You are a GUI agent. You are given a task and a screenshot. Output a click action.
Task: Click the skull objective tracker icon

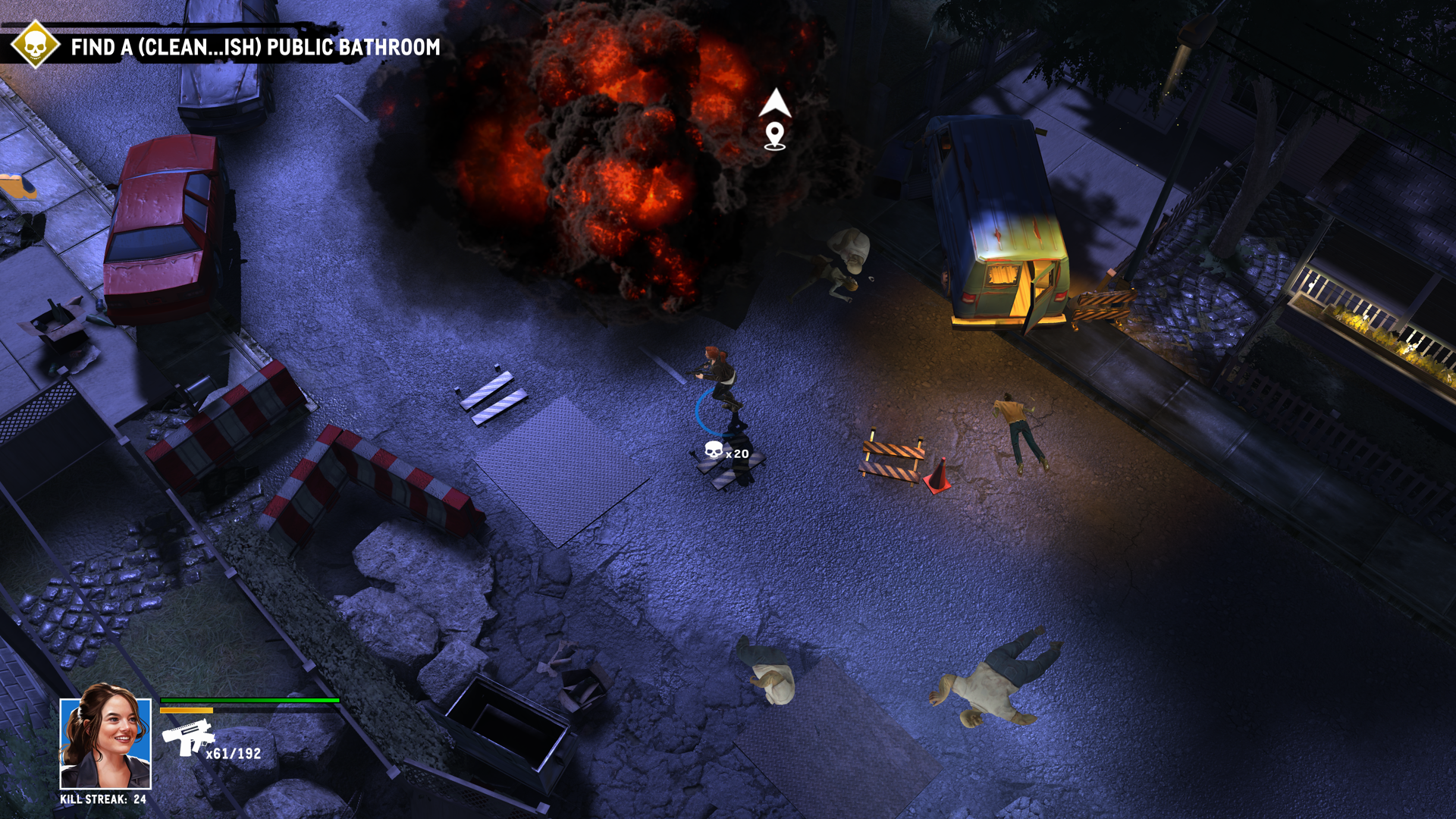pos(35,45)
